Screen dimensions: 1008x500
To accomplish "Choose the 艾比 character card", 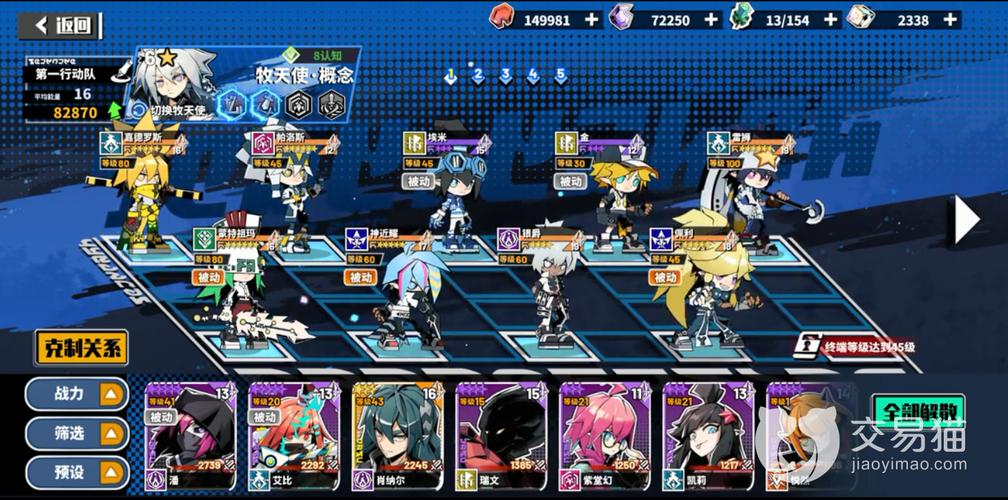I will point(294,436).
